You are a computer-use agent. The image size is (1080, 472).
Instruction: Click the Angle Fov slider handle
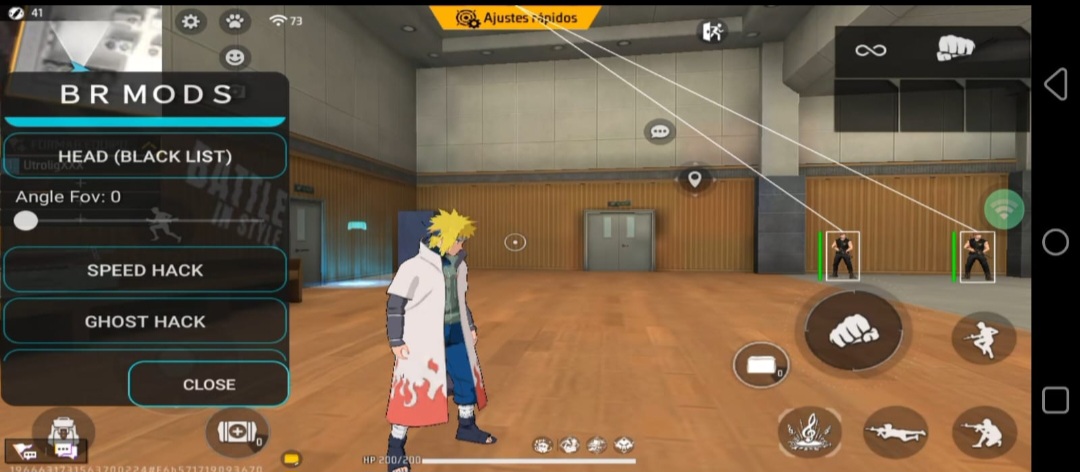[26, 221]
